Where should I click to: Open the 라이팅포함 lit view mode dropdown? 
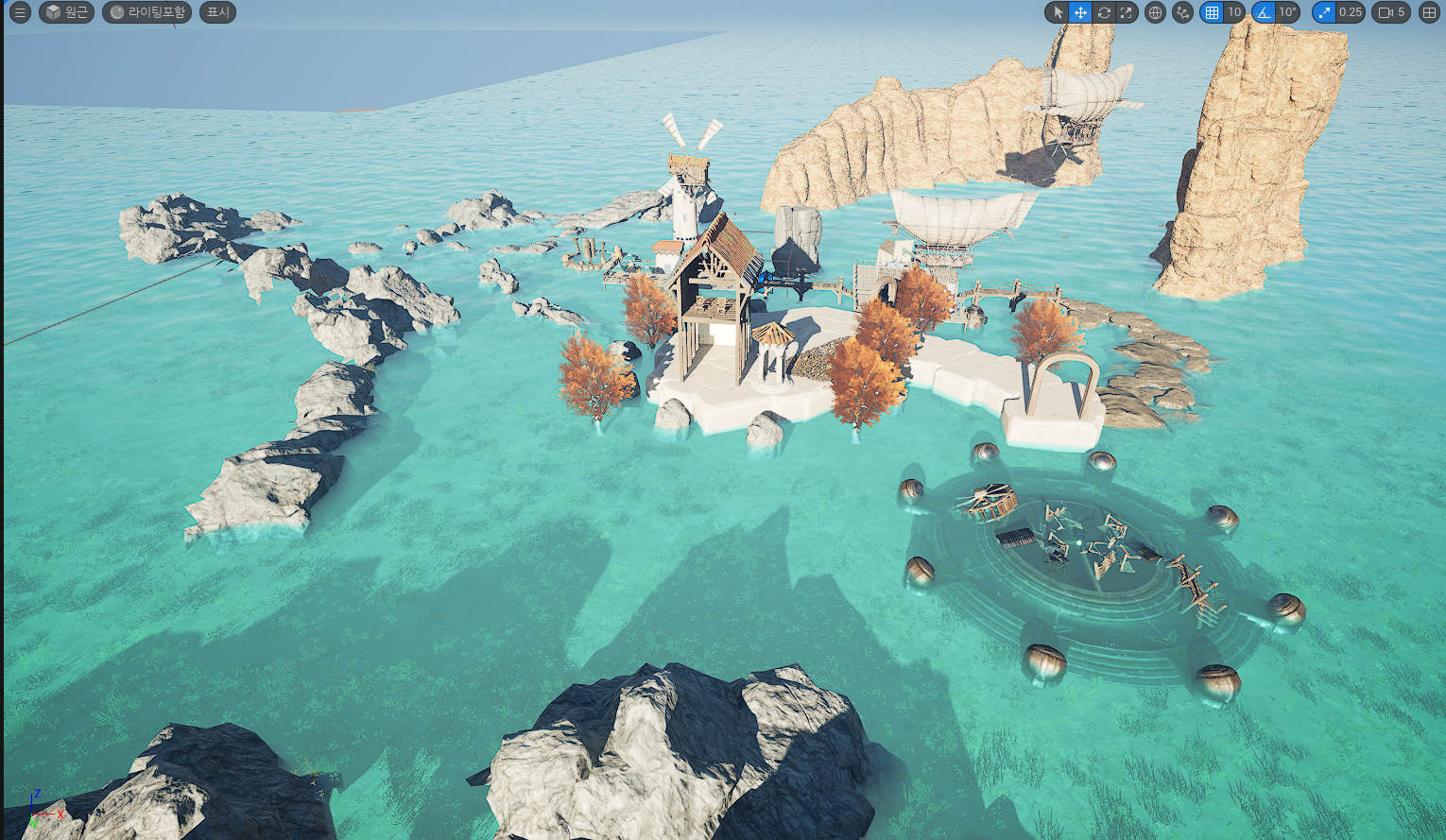pos(146,12)
